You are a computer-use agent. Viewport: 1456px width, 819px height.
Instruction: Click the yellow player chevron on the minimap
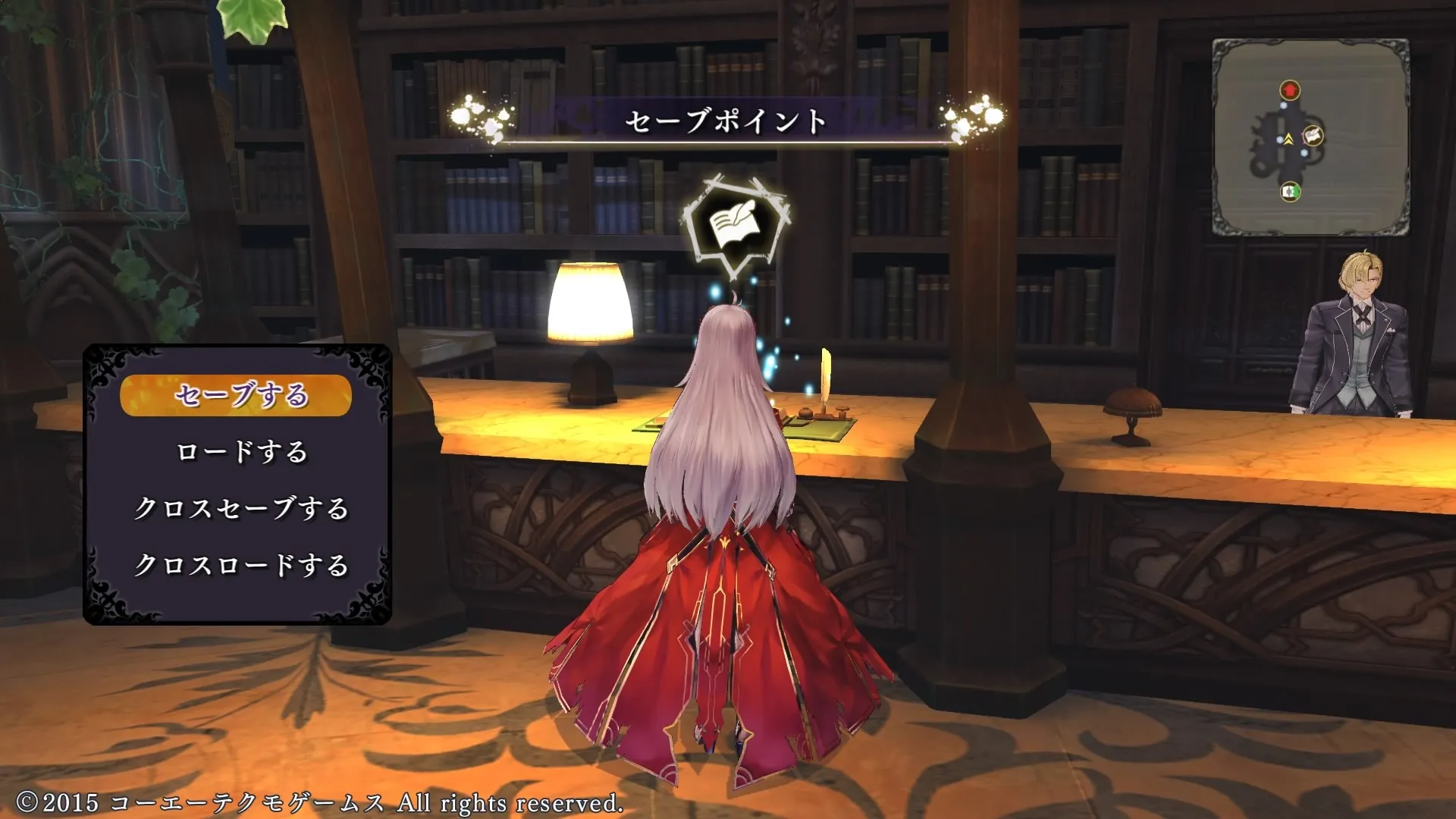click(x=1288, y=138)
